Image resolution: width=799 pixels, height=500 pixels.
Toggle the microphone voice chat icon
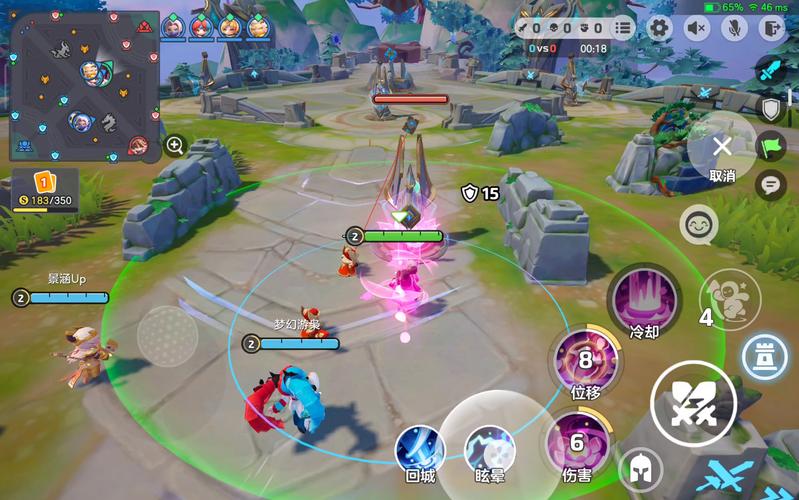click(733, 28)
